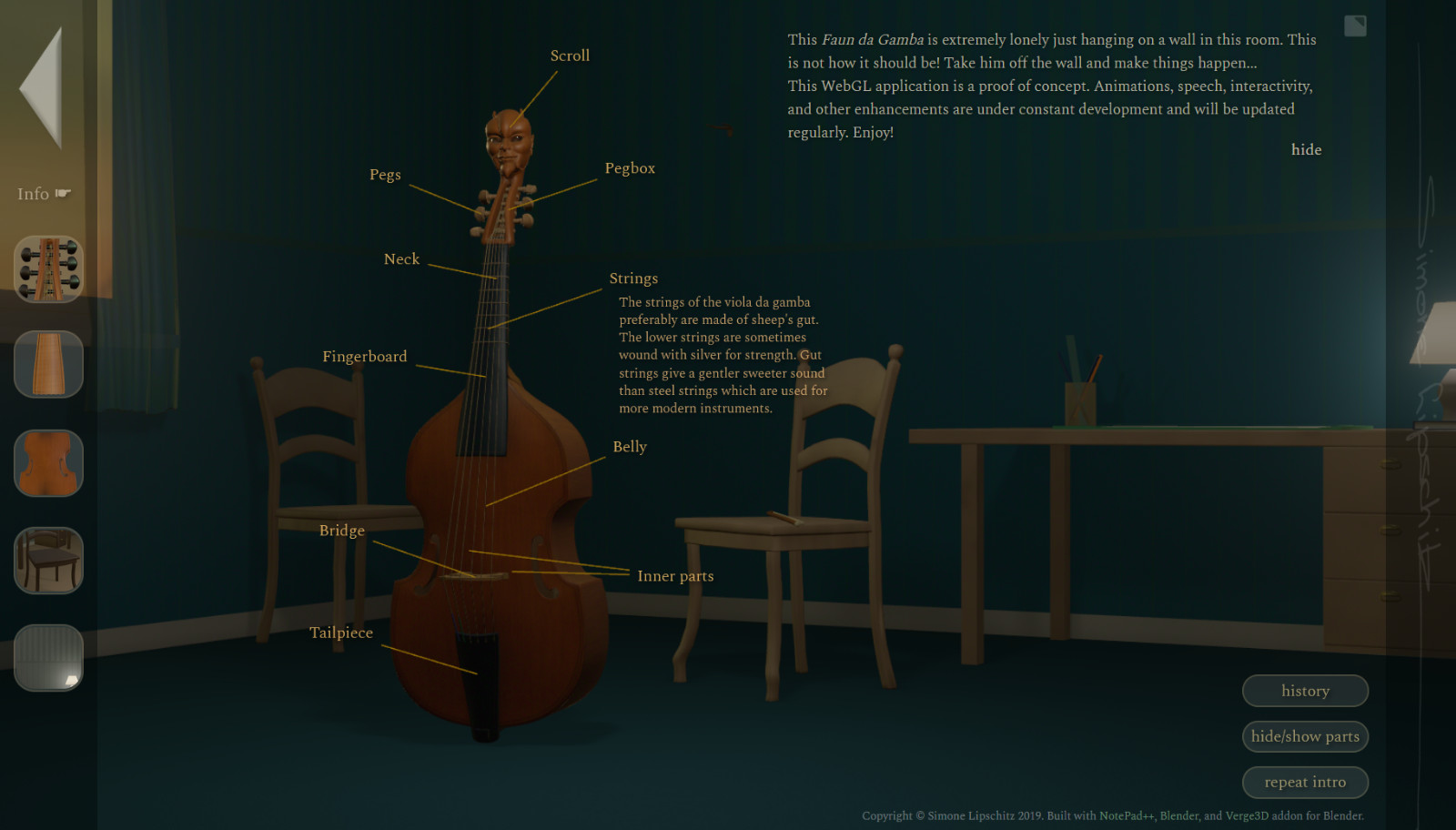
Task: Expand the Belly annotation on the instrument
Action: [x=629, y=446]
